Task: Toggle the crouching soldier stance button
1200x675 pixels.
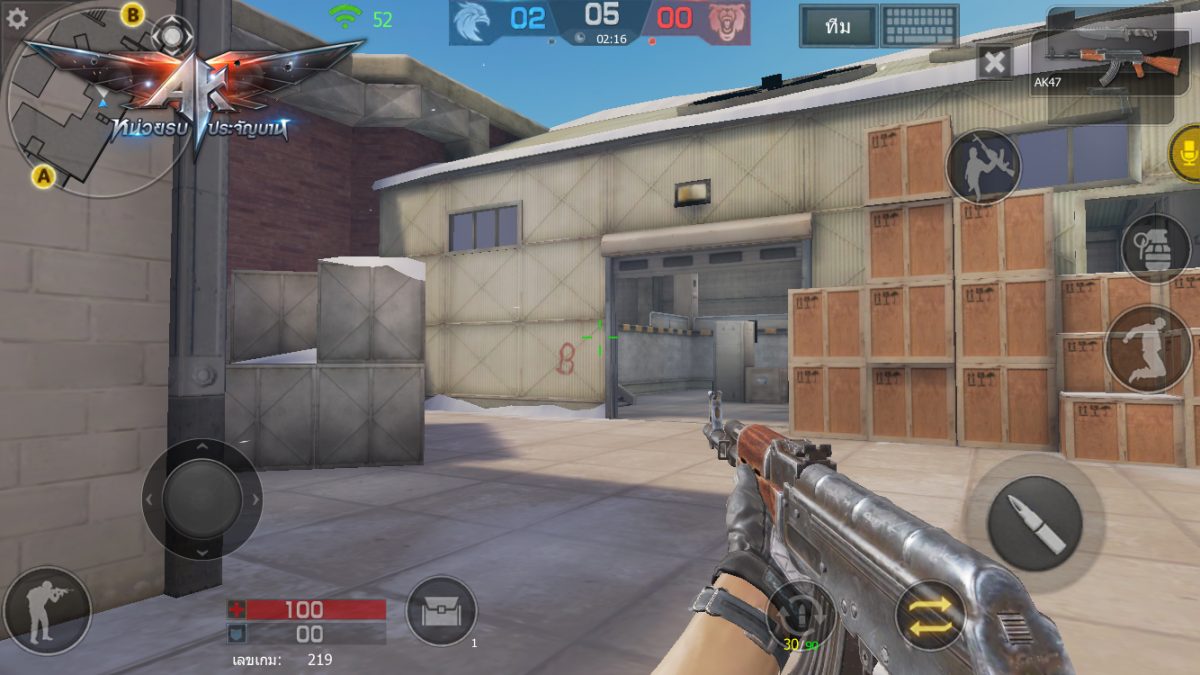Action: click(47, 610)
